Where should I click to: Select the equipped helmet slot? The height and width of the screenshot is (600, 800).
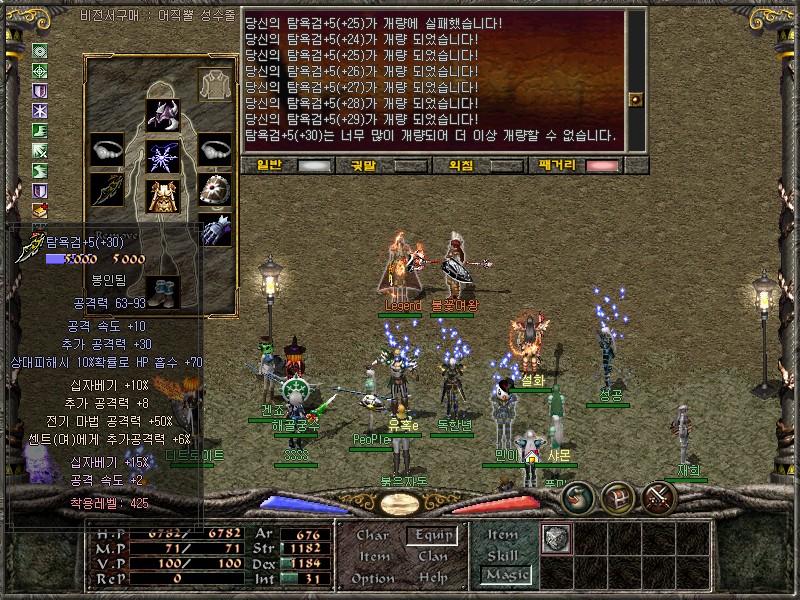click(x=162, y=116)
